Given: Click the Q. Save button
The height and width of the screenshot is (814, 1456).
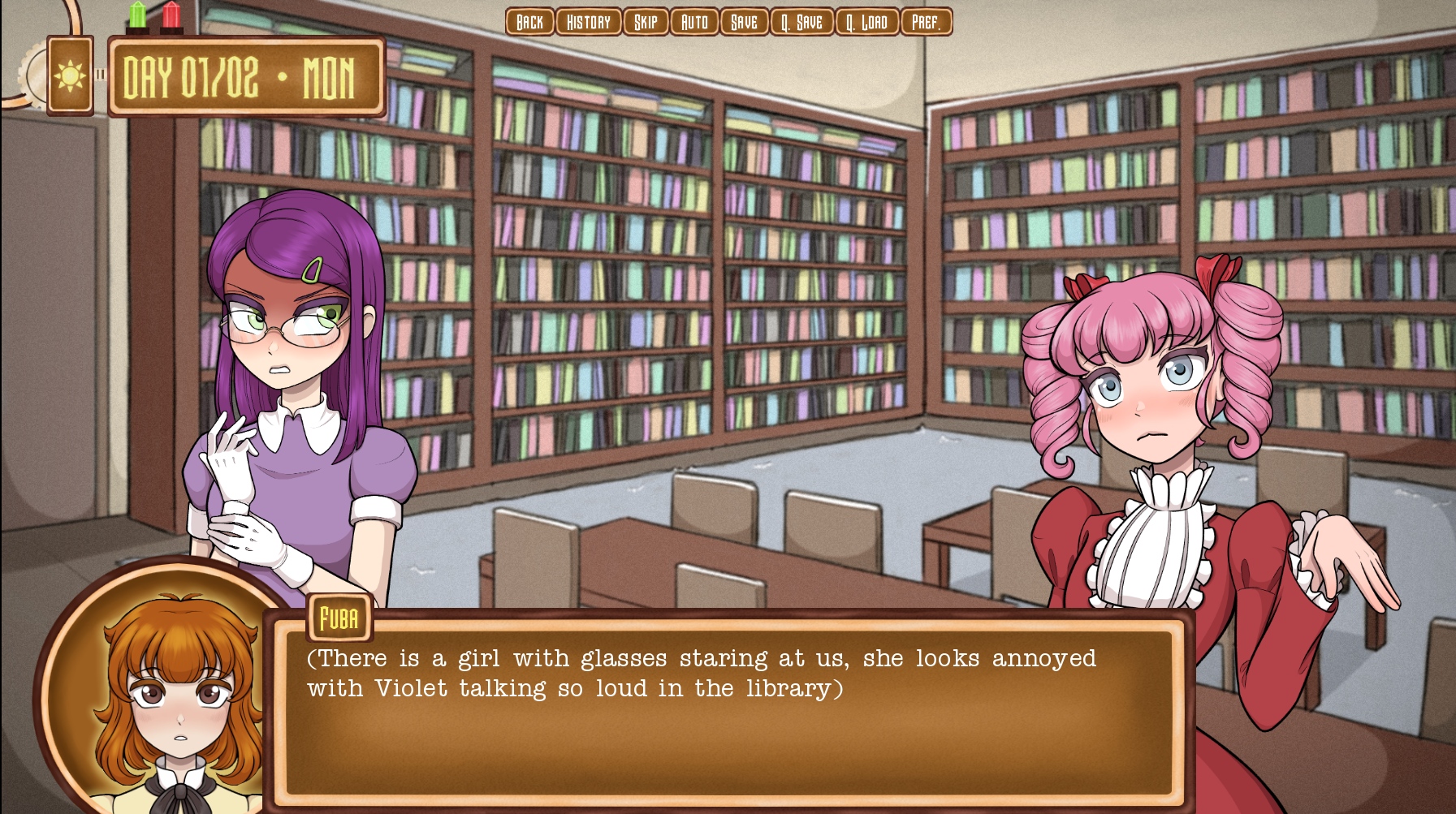Looking at the screenshot, I should pyautogui.click(x=801, y=22).
